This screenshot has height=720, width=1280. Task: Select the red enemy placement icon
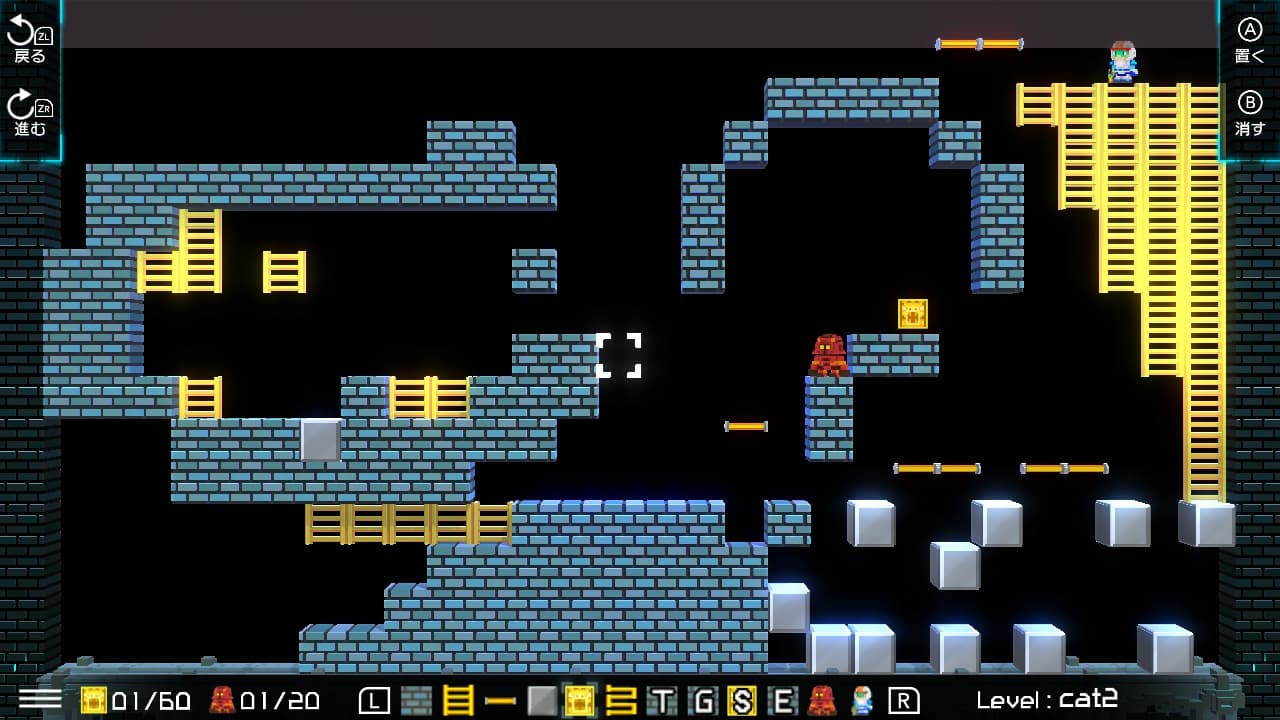[x=820, y=700]
